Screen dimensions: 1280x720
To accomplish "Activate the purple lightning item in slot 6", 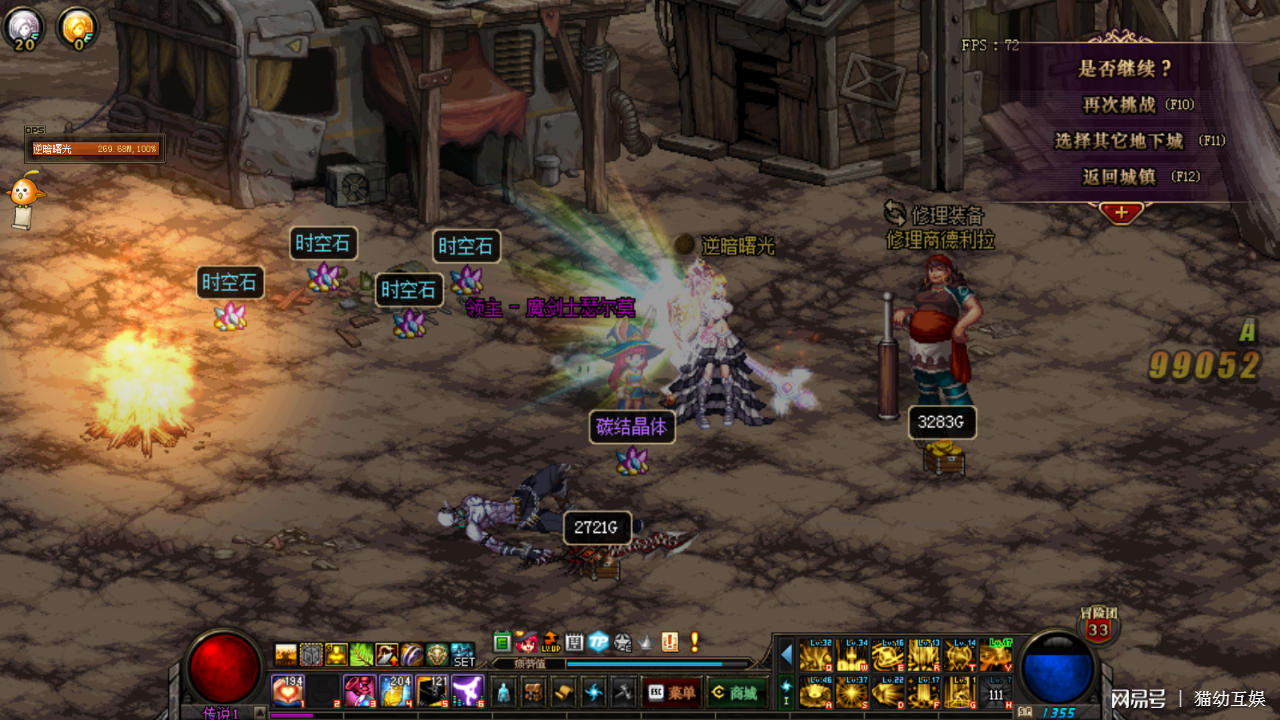I will pyautogui.click(x=467, y=690).
